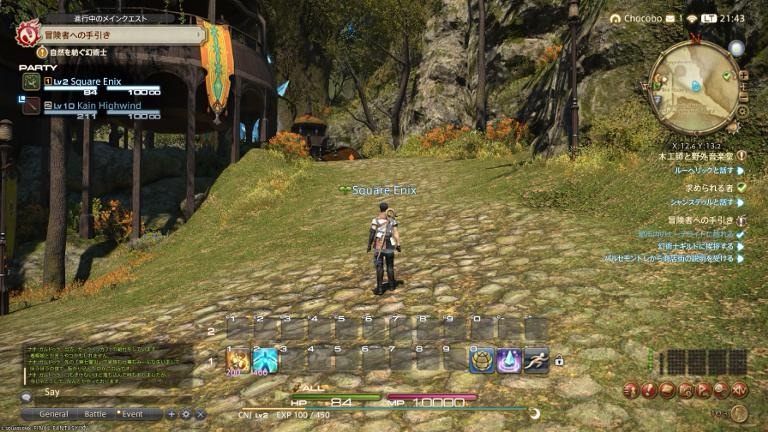Image resolution: width=768 pixels, height=432 pixels.
Task: Activate the golden first hotbar ability
Action: click(238, 360)
